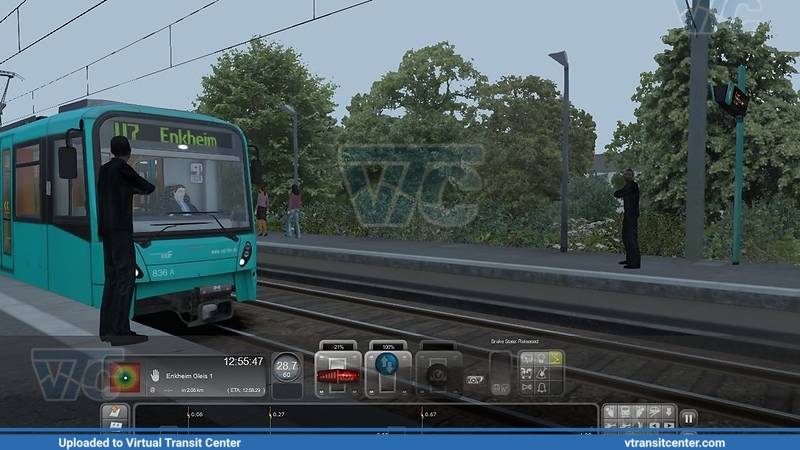Click the throttle lever showing red handle
The height and width of the screenshot is (450, 800).
point(338,376)
